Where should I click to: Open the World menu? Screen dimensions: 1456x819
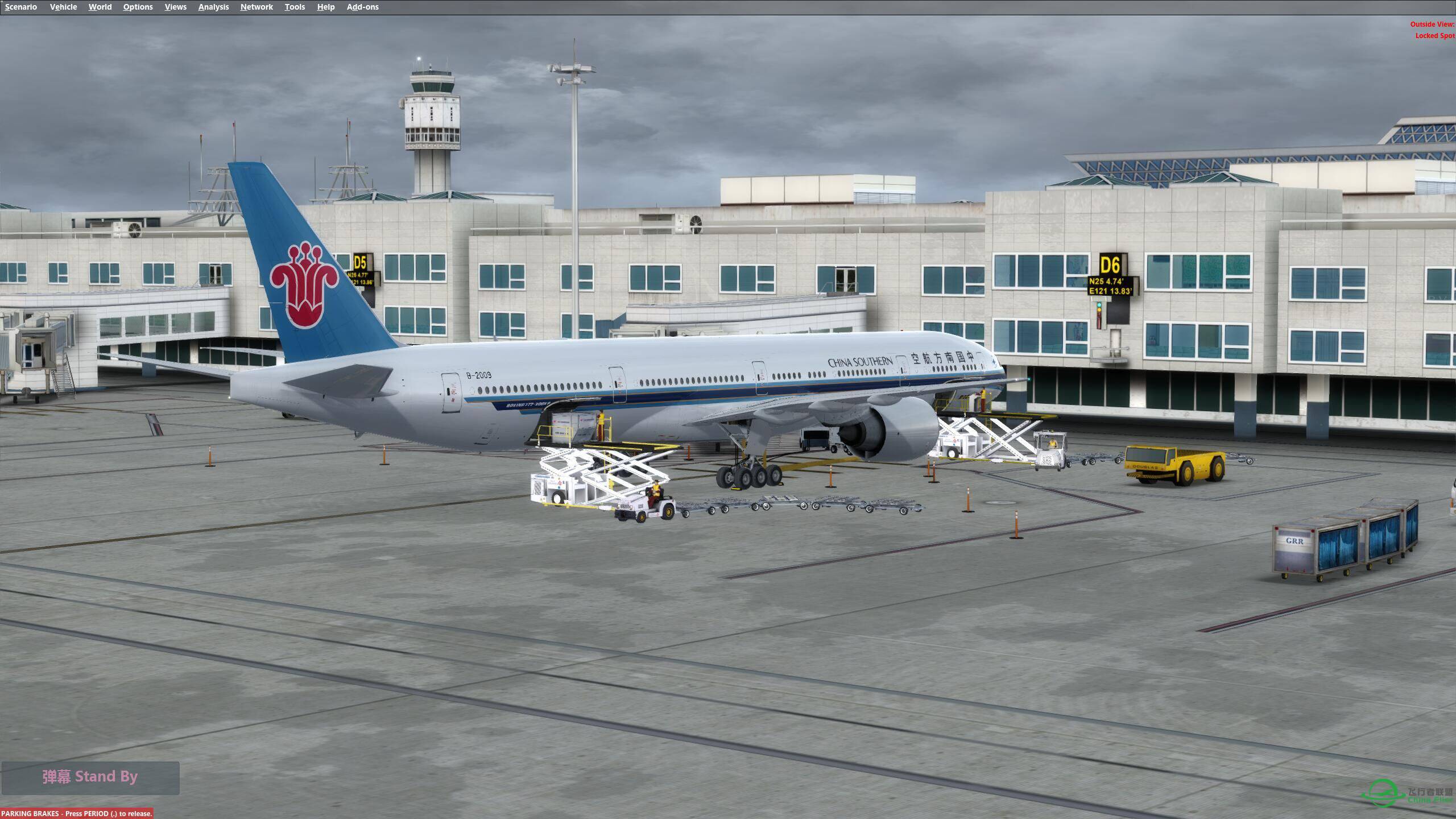pyautogui.click(x=100, y=6)
